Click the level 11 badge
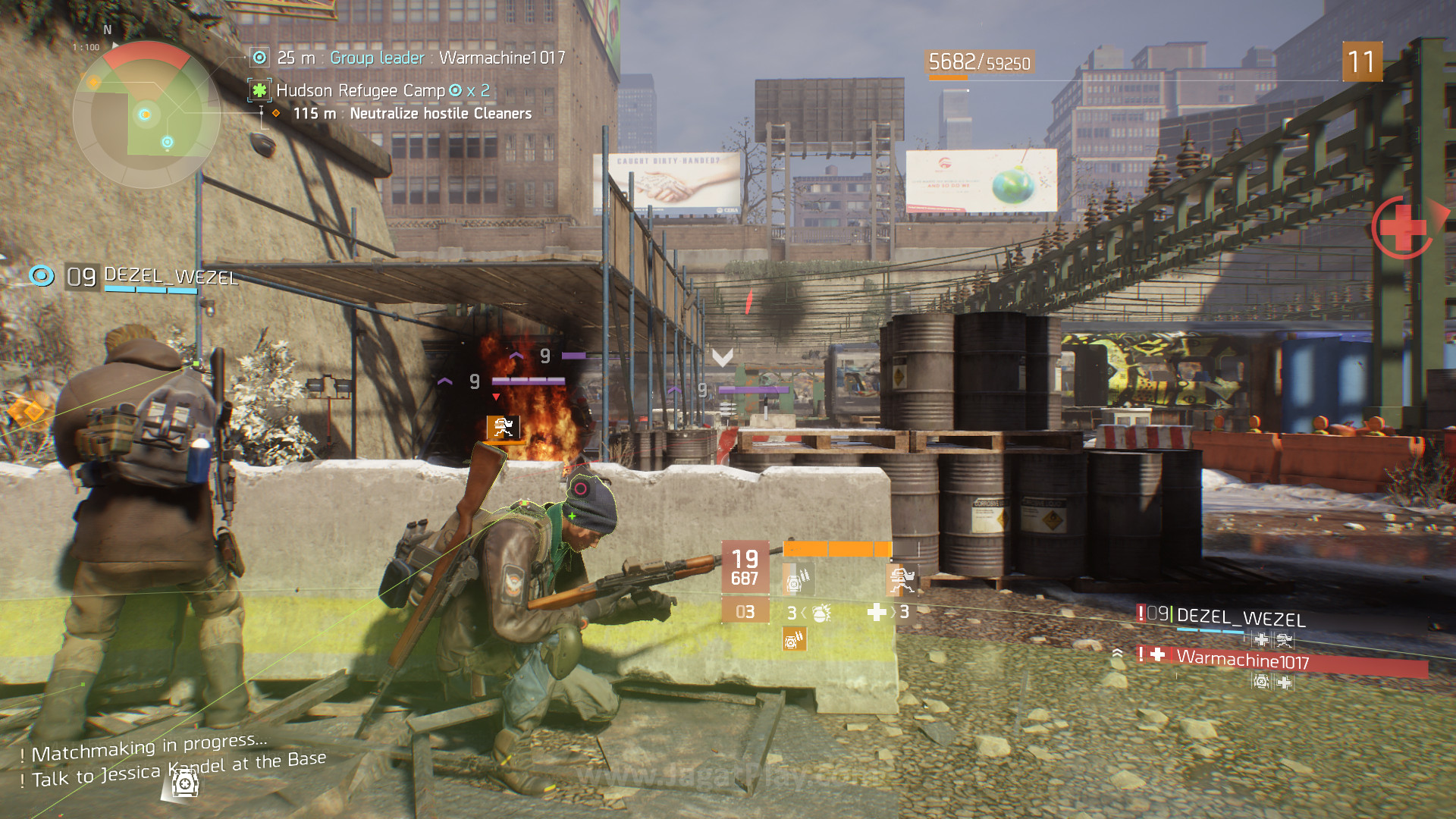 click(1362, 61)
